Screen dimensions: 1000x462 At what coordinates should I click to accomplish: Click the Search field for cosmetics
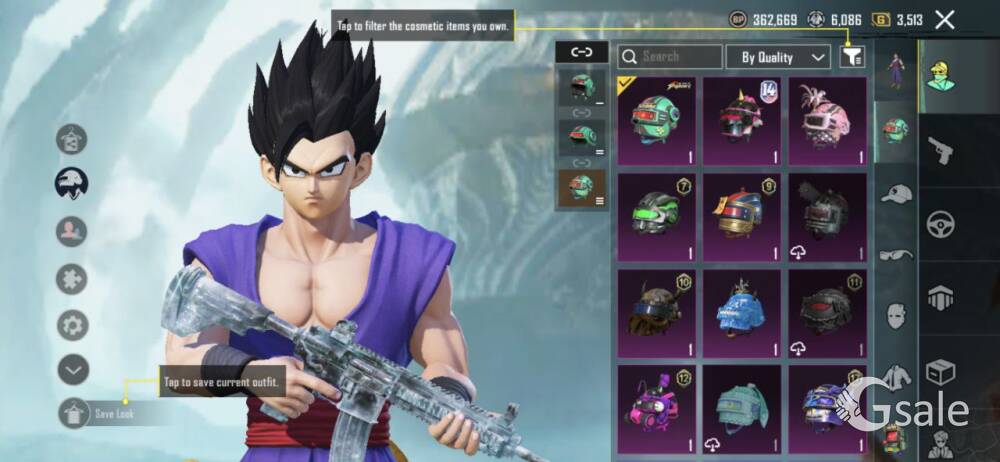click(670, 57)
